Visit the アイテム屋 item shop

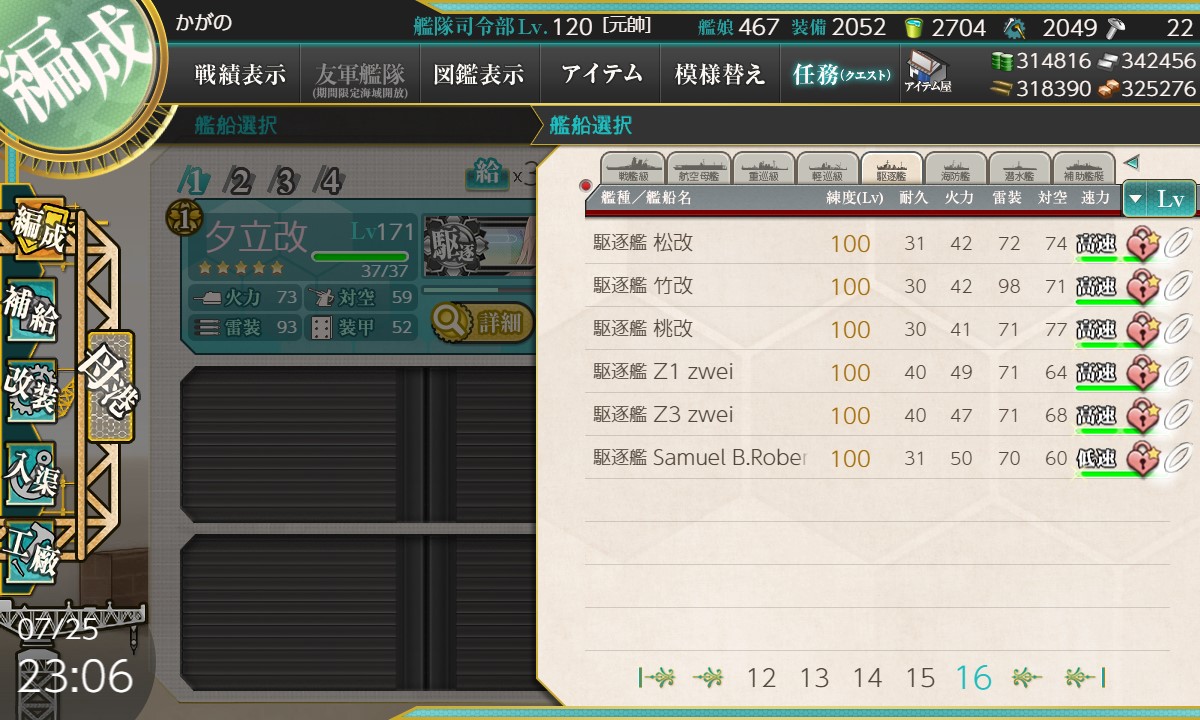(x=928, y=72)
